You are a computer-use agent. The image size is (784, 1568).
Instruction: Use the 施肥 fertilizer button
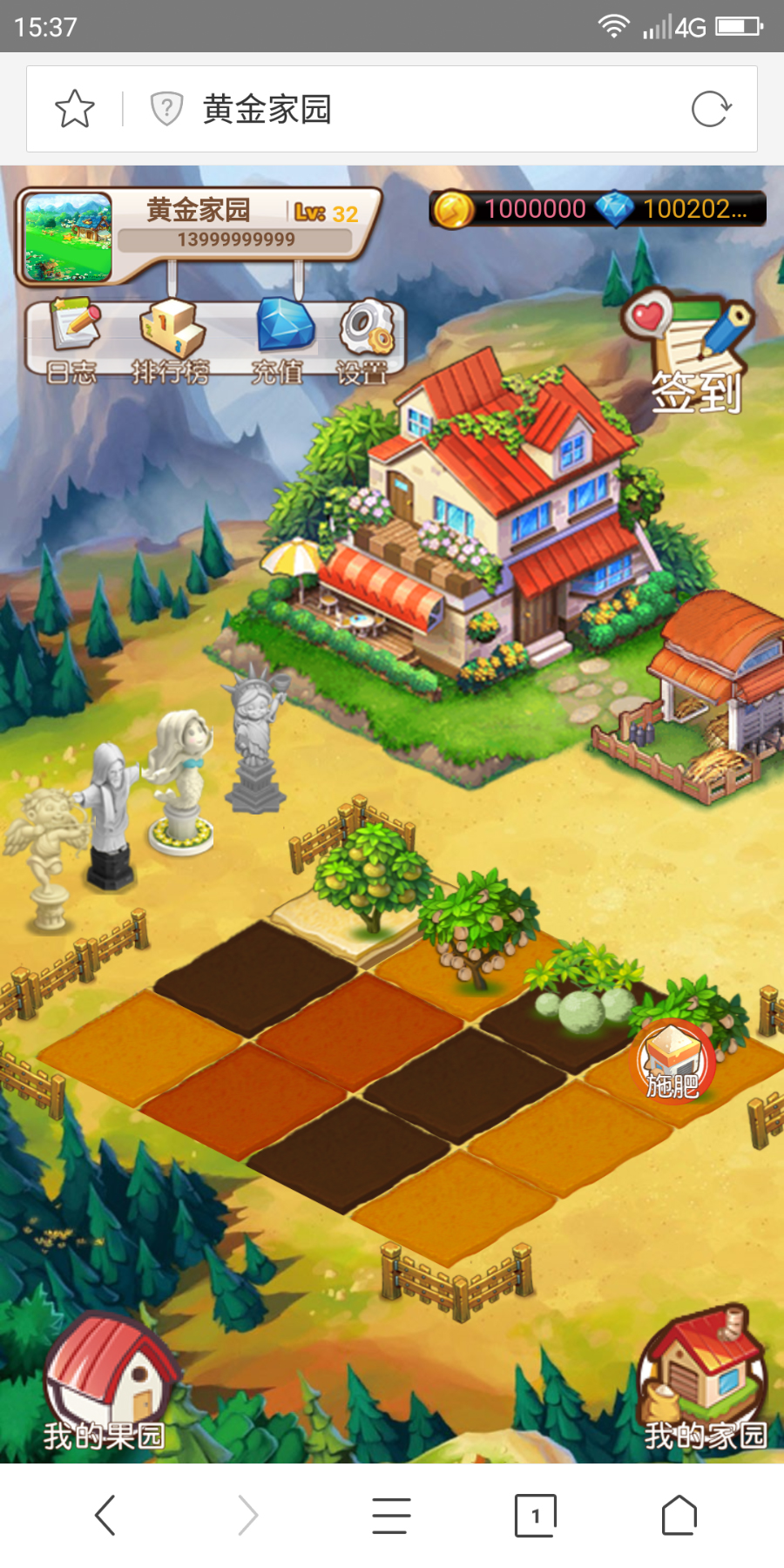click(672, 1063)
